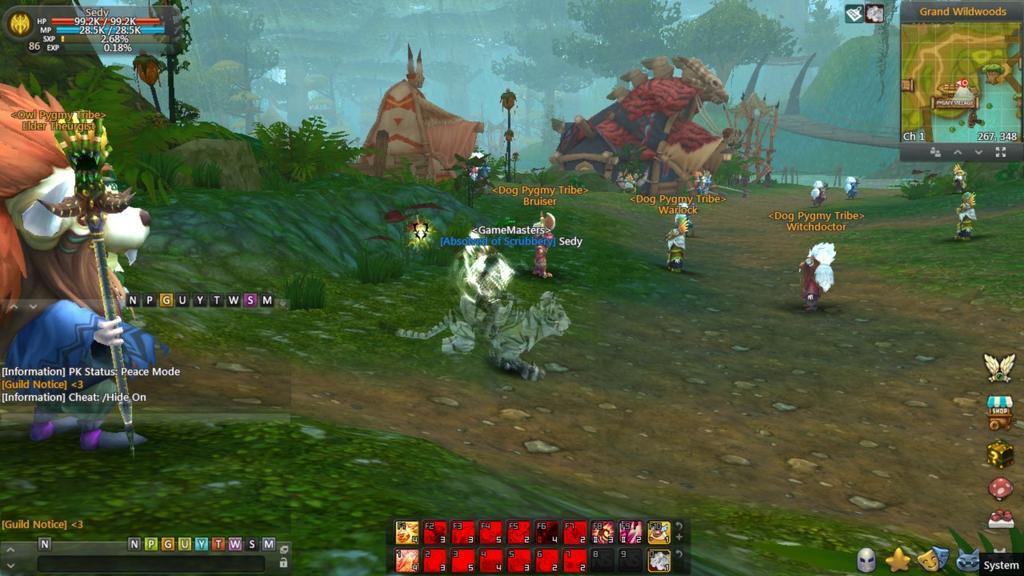Open the Shop cart icon

coord(999,410)
